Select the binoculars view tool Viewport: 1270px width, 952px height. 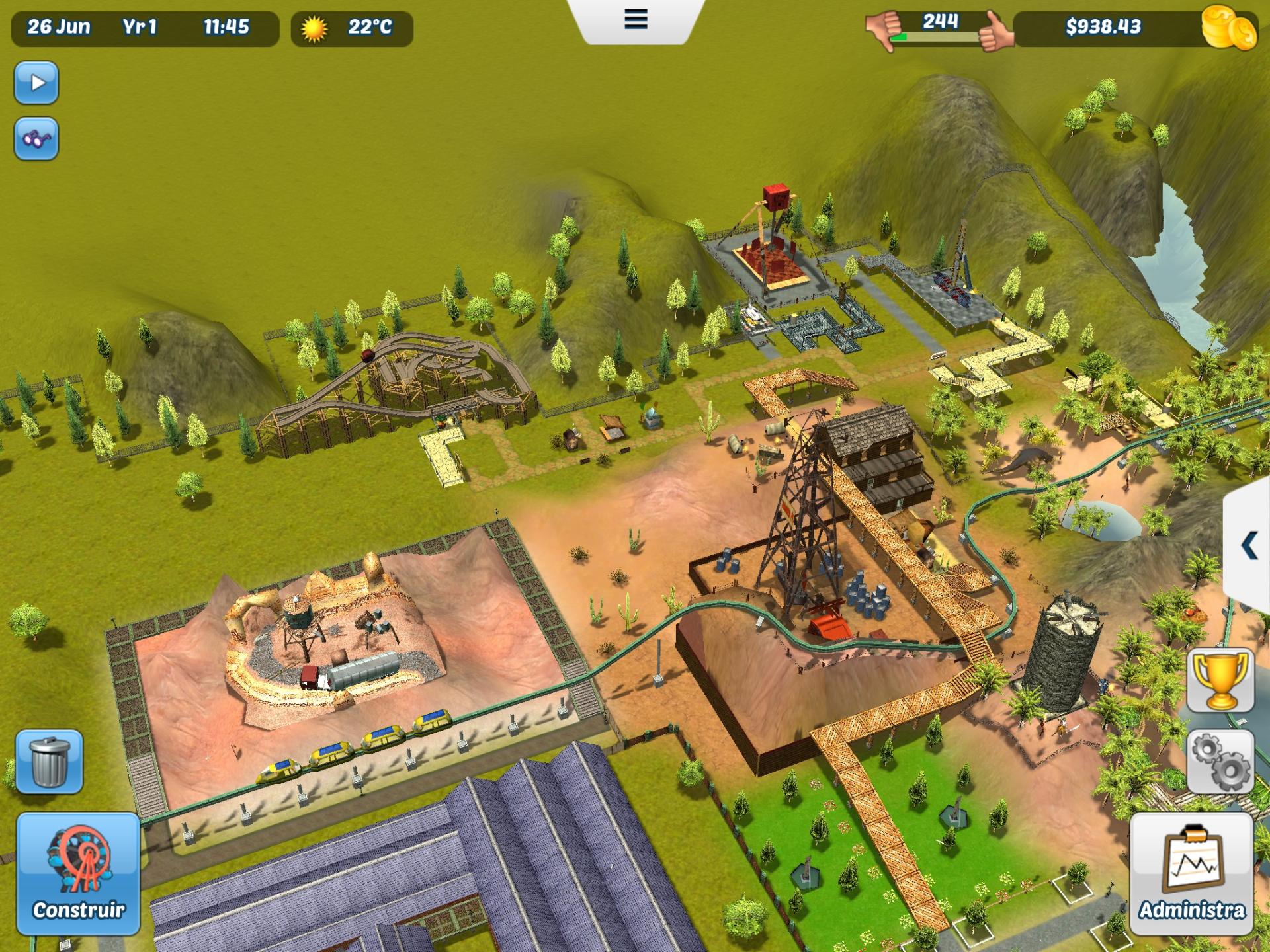tap(36, 138)
